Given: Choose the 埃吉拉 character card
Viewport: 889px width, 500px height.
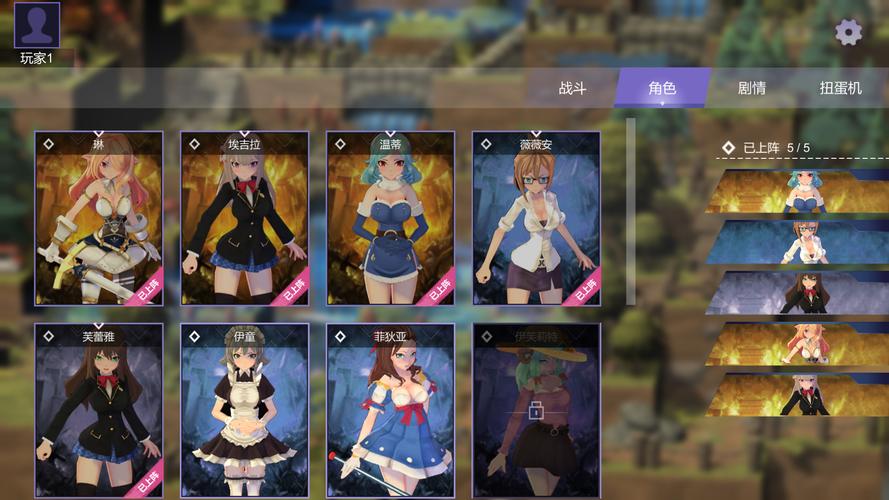Looking at the screenshot, I should (244, 218).
